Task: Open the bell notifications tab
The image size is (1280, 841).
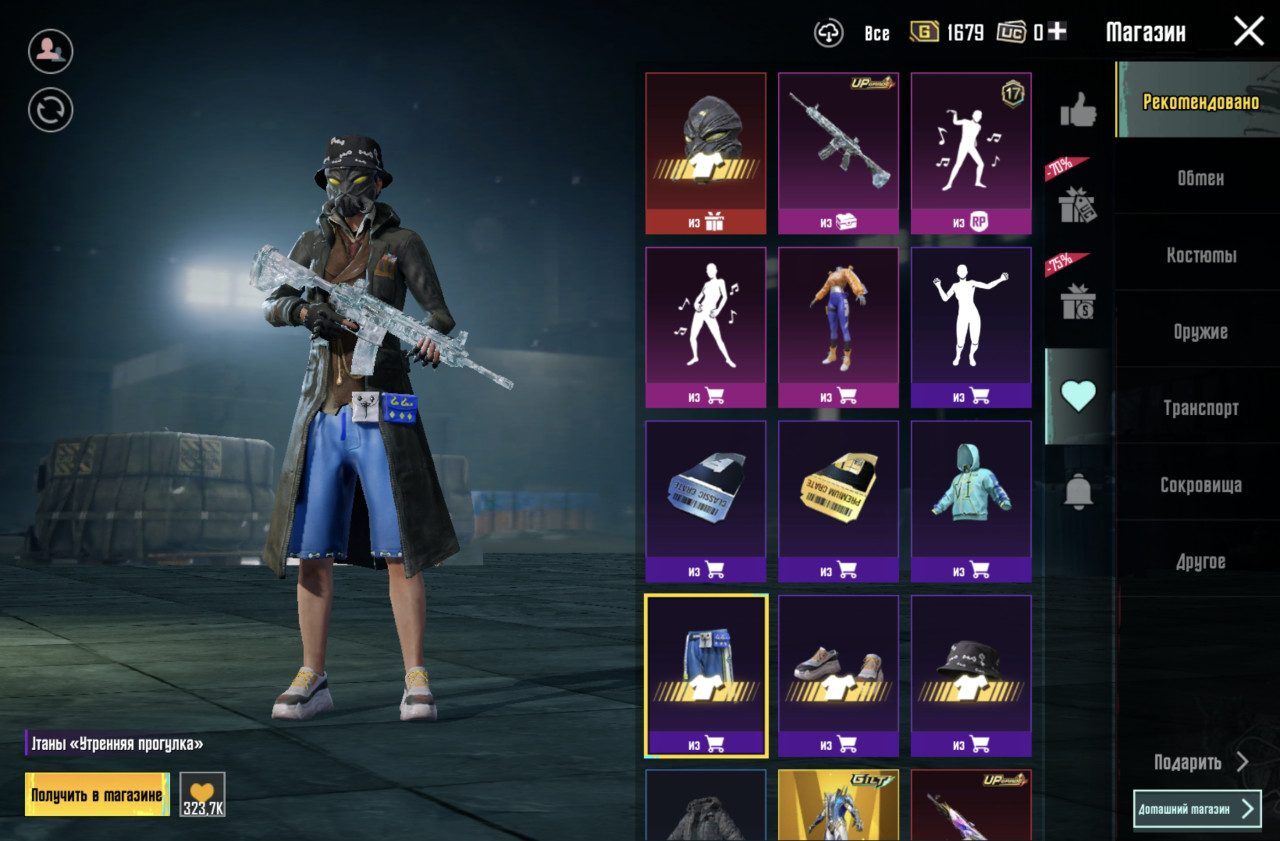Action: point(1078,491)
